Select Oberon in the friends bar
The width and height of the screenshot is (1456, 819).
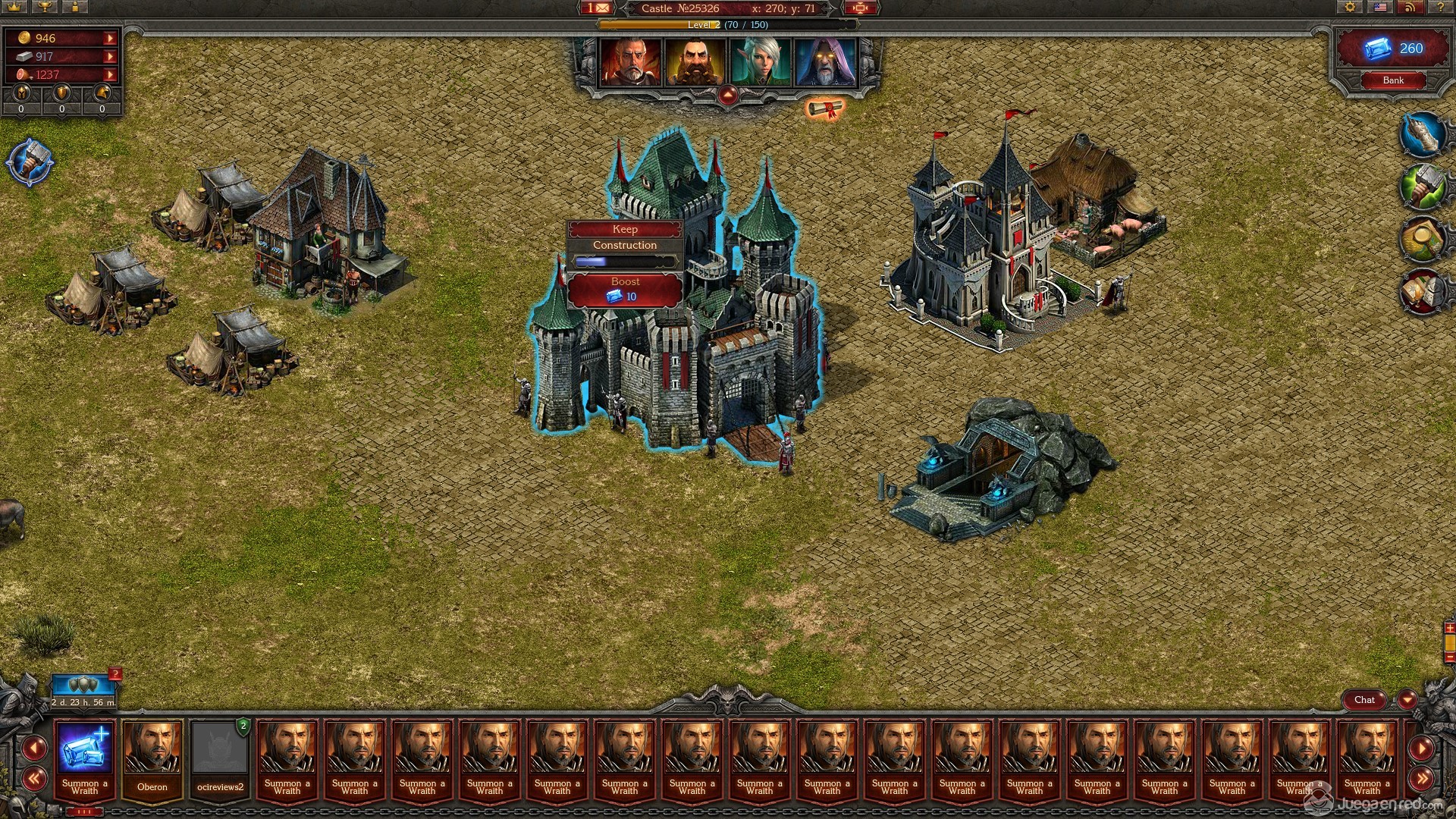(x=152, y=758)
